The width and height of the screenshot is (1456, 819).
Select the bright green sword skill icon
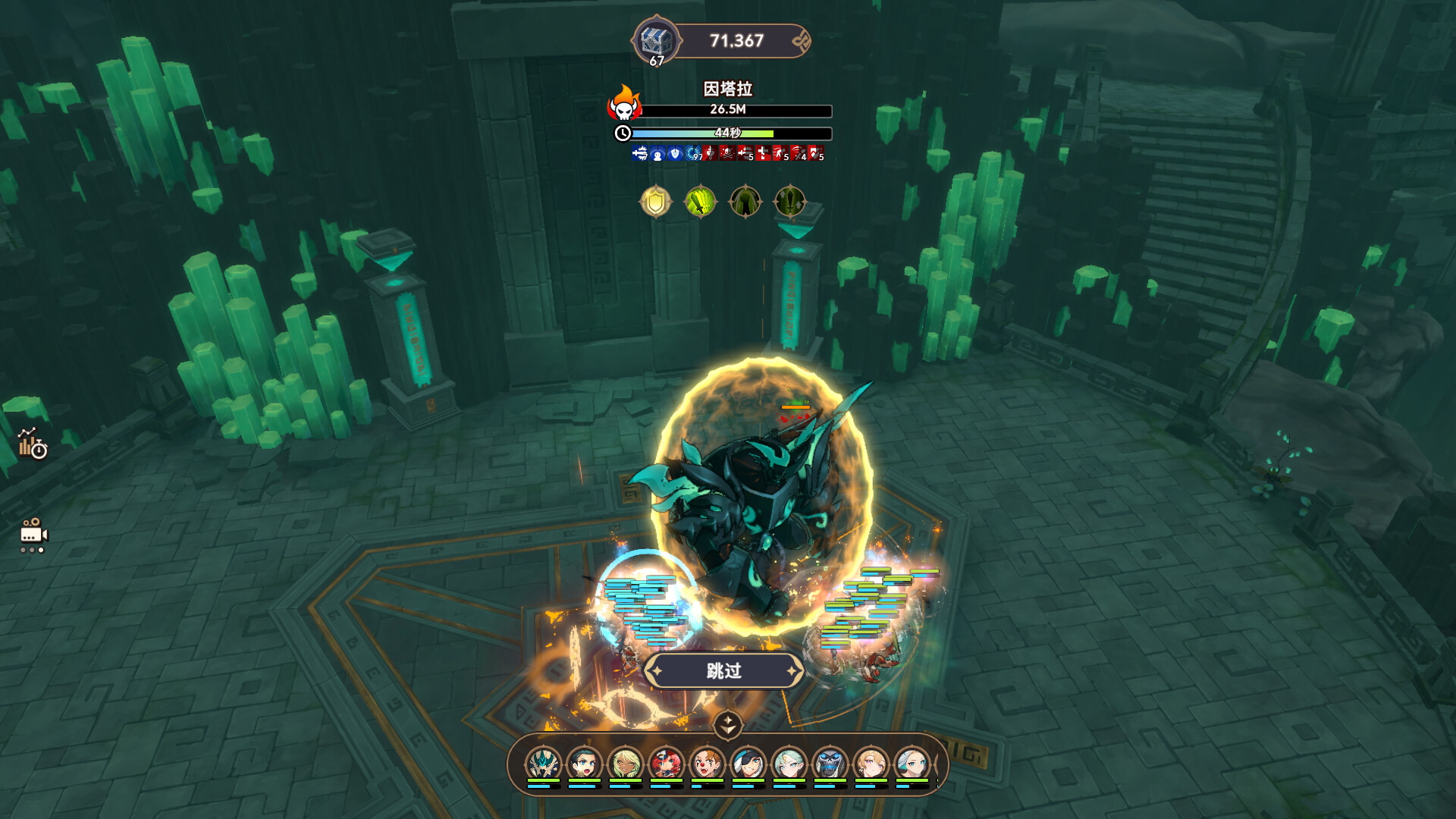click(700, 202)
